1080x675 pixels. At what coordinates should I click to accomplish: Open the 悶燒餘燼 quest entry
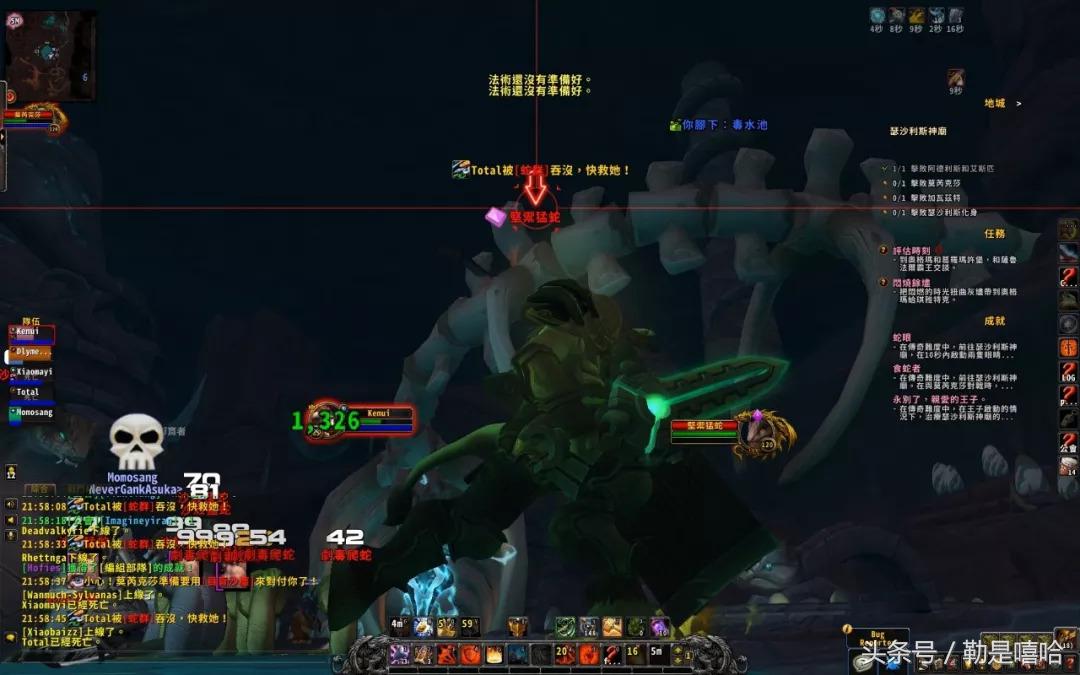912,283
